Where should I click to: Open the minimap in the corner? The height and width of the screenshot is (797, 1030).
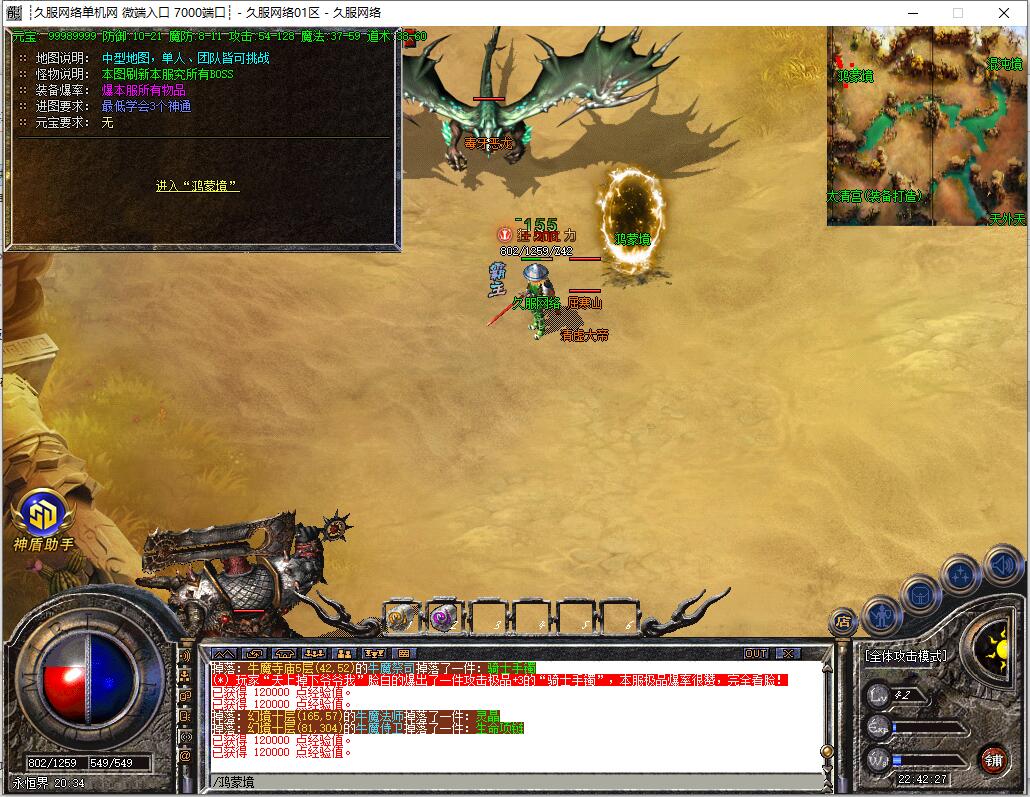(927, 124)
